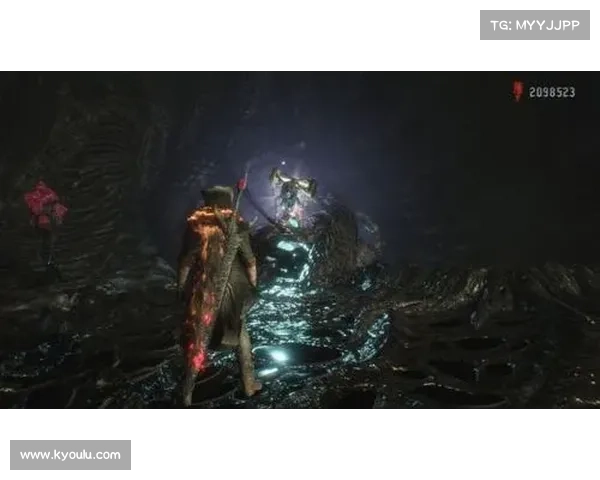Screen dimensions: 600x480
Task: Open the www.kyoulu.com website link
Action: [71, 455]
